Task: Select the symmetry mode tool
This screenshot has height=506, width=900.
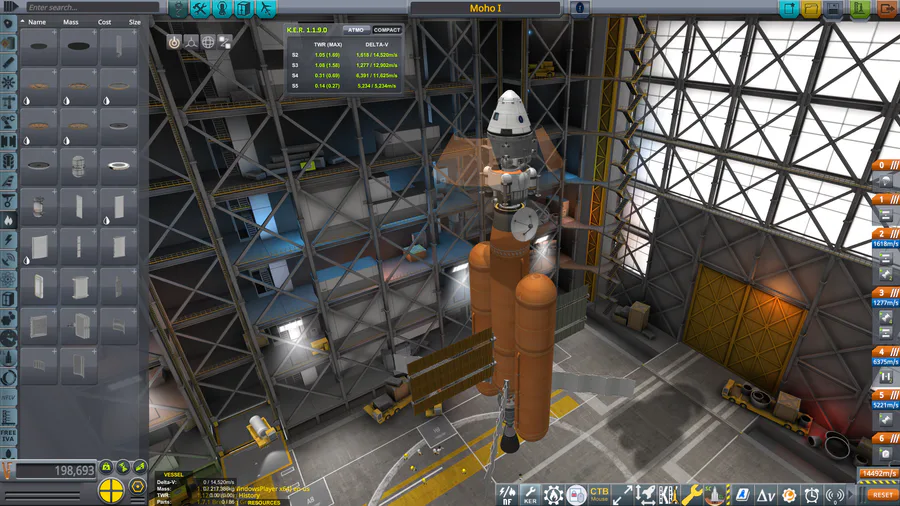Action: click(112, 491)
